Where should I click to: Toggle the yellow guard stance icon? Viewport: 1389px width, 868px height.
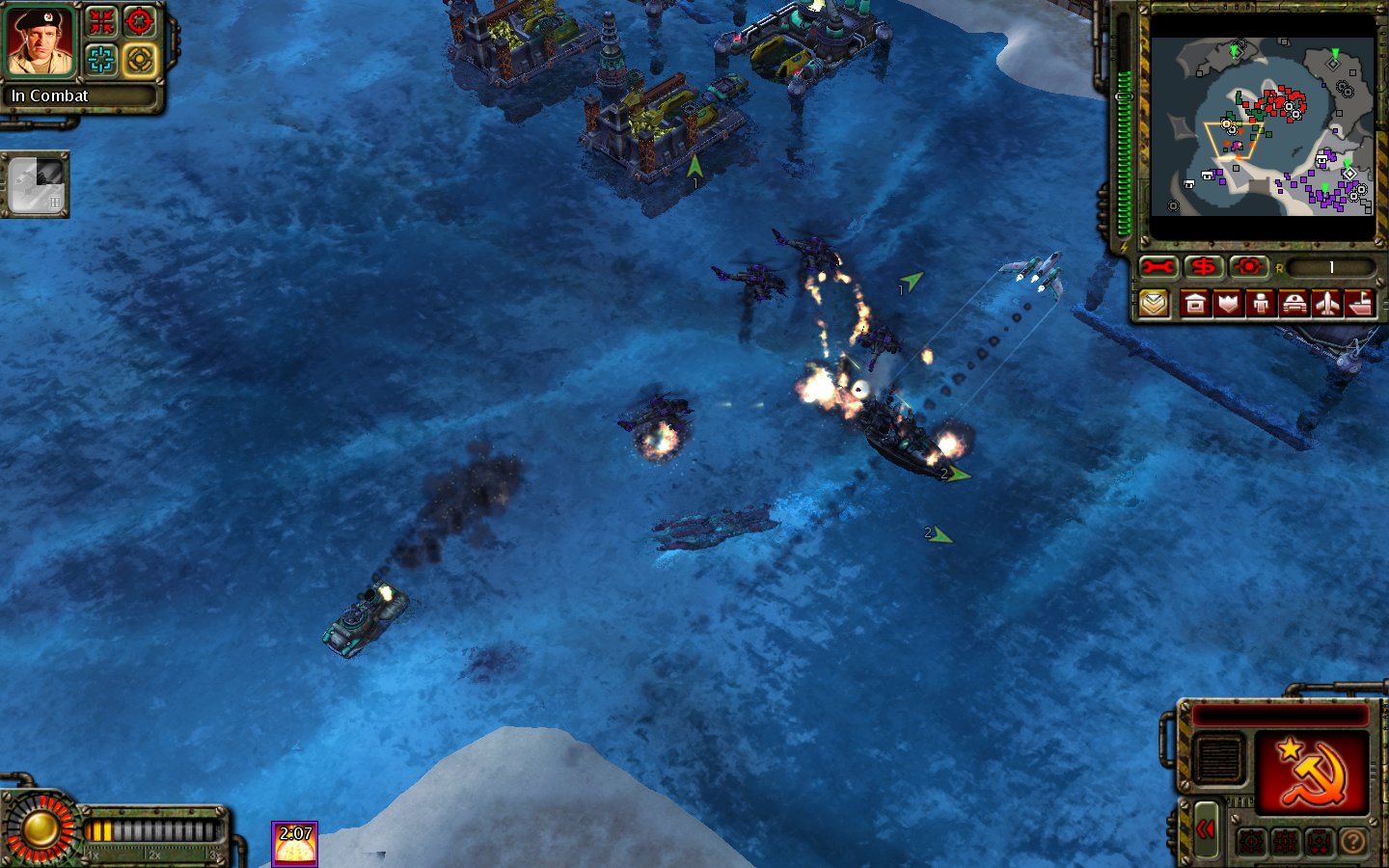[138, 60]
